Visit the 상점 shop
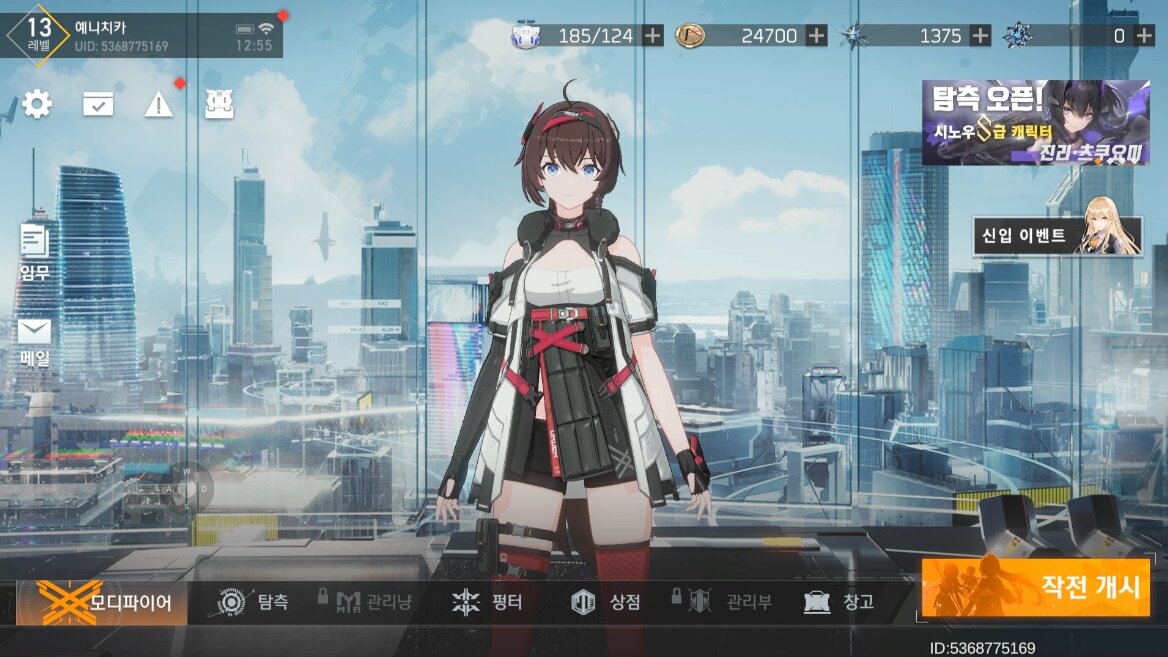1168x657 pixels. (606, 602)
